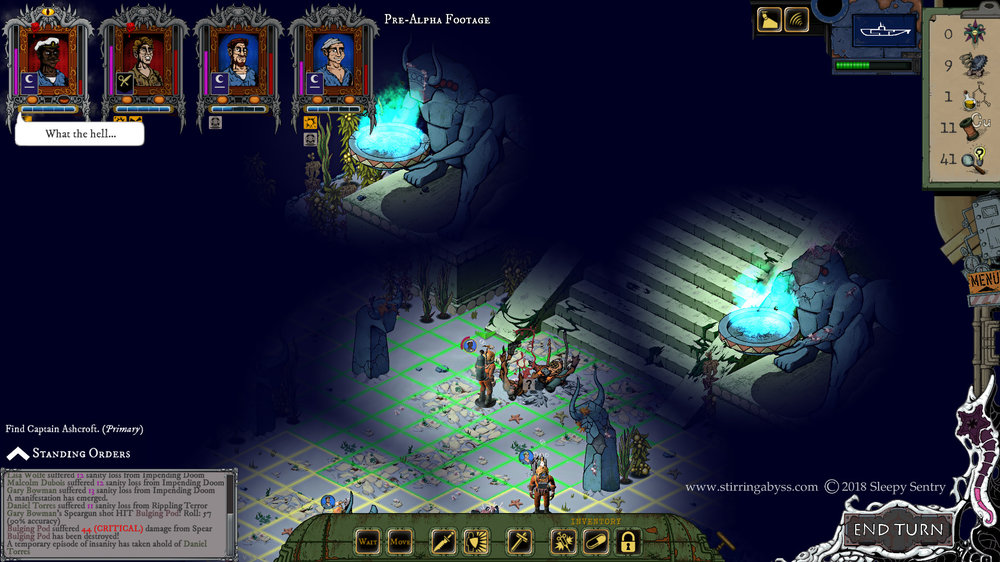
Task: End the current turn
Action: click(897, 529)
